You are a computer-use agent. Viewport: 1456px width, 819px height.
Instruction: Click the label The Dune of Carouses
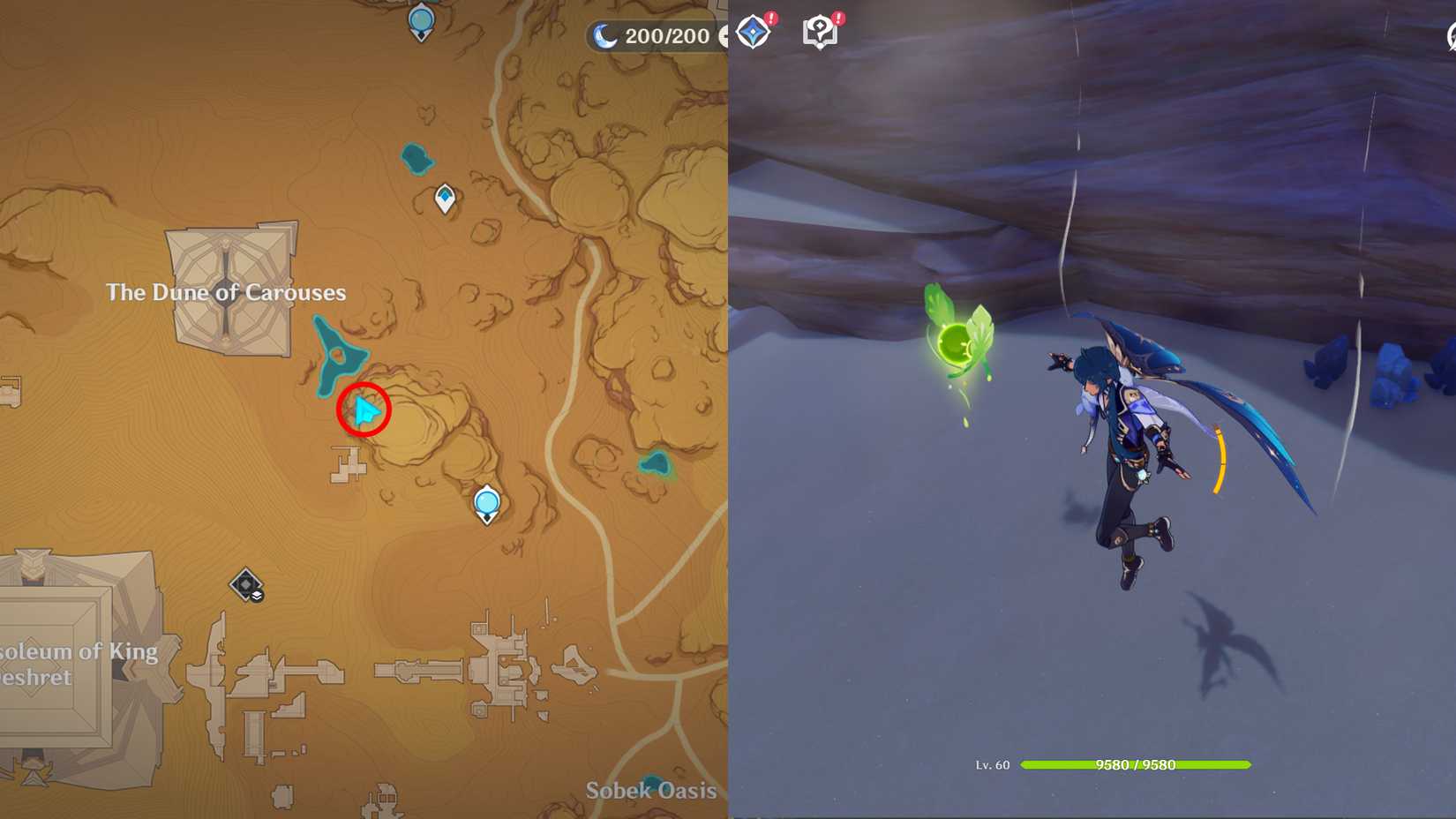[x=227, y=292]
